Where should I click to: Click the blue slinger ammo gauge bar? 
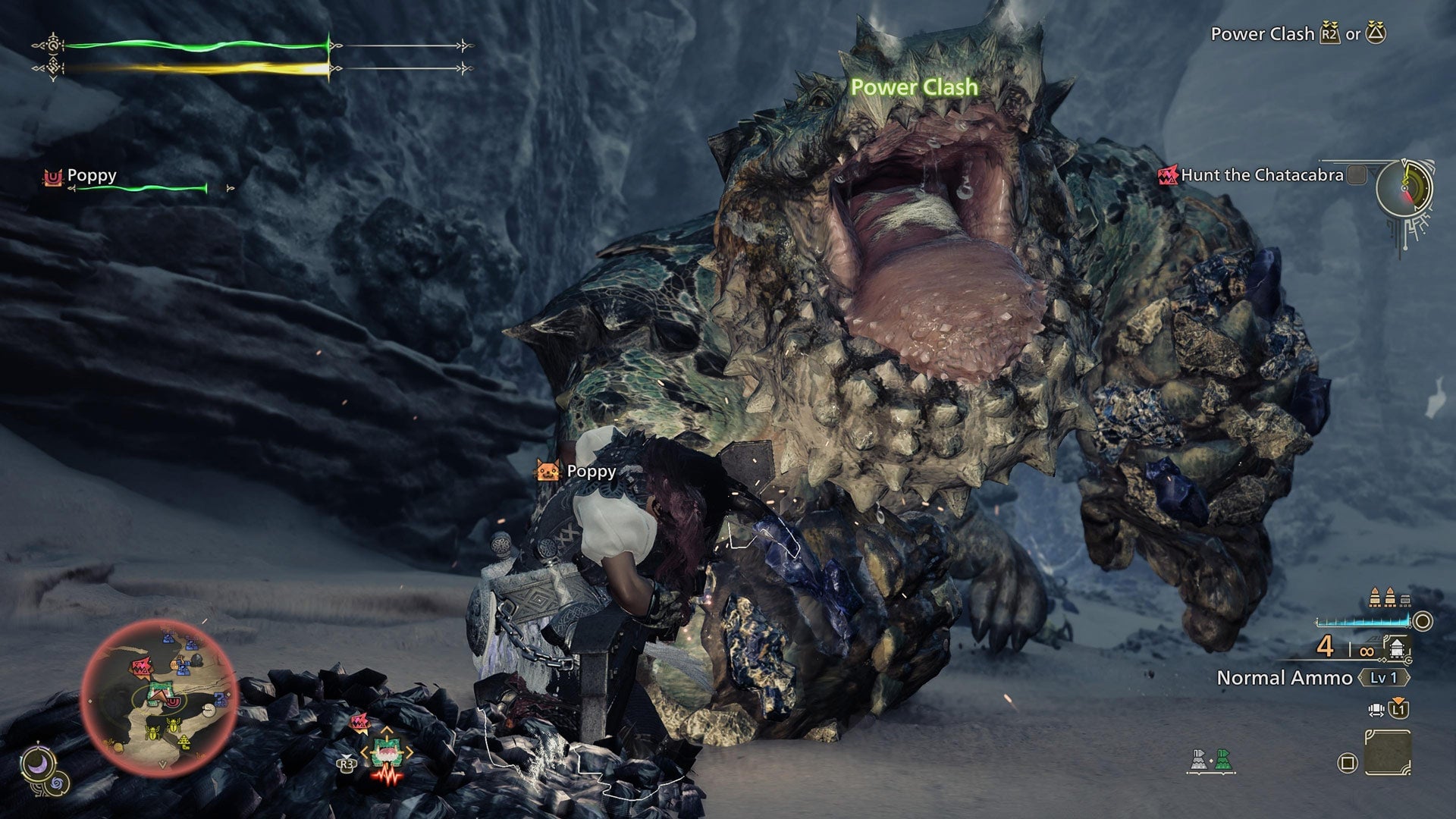(x=1365, y=621)
